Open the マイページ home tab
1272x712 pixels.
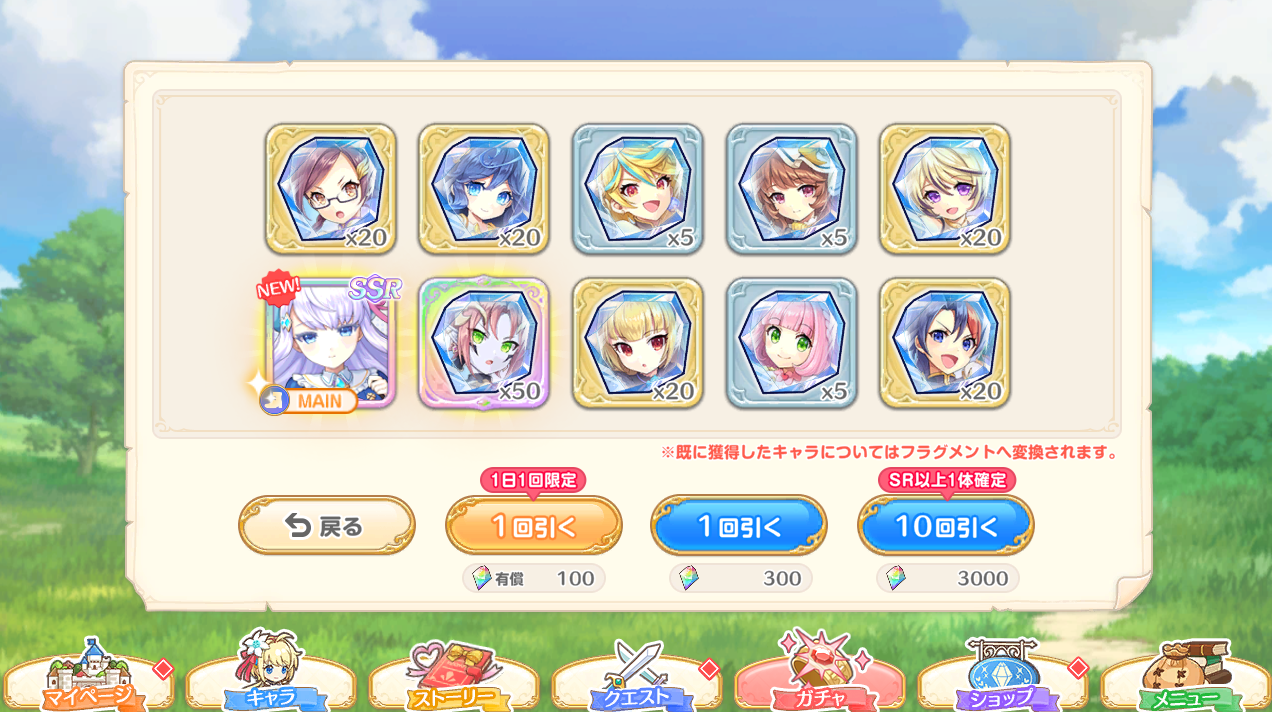click(88, 682)
